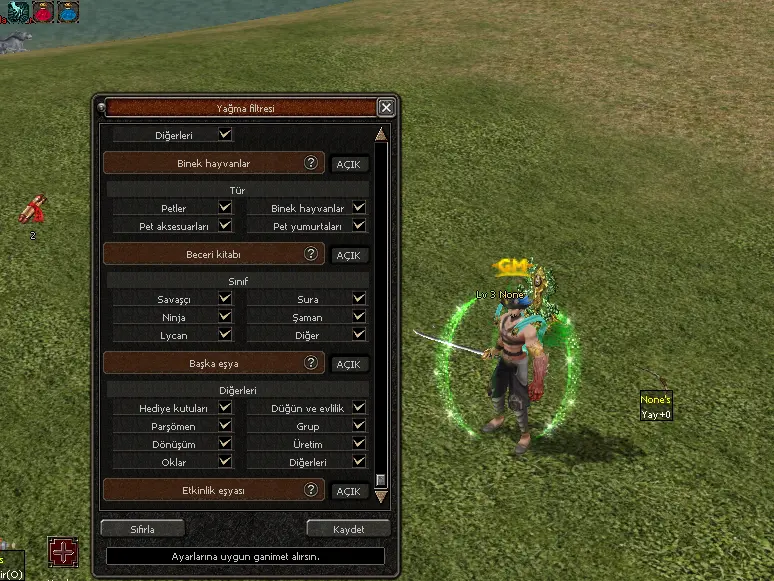Image resolution: width=774 pixels, height=581 pixels.
Task: Toggle the AÇIK button for Başka eşya
Action: coord(348,364)
